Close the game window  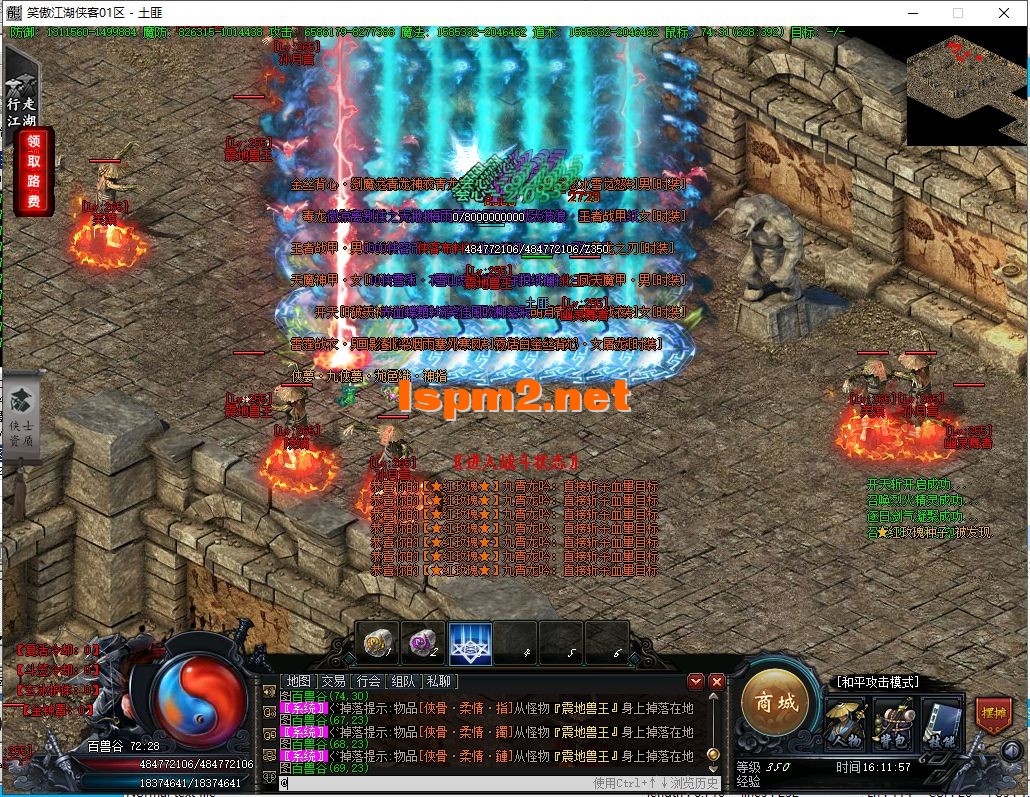pyautogui.click(x=1004, y=14)
